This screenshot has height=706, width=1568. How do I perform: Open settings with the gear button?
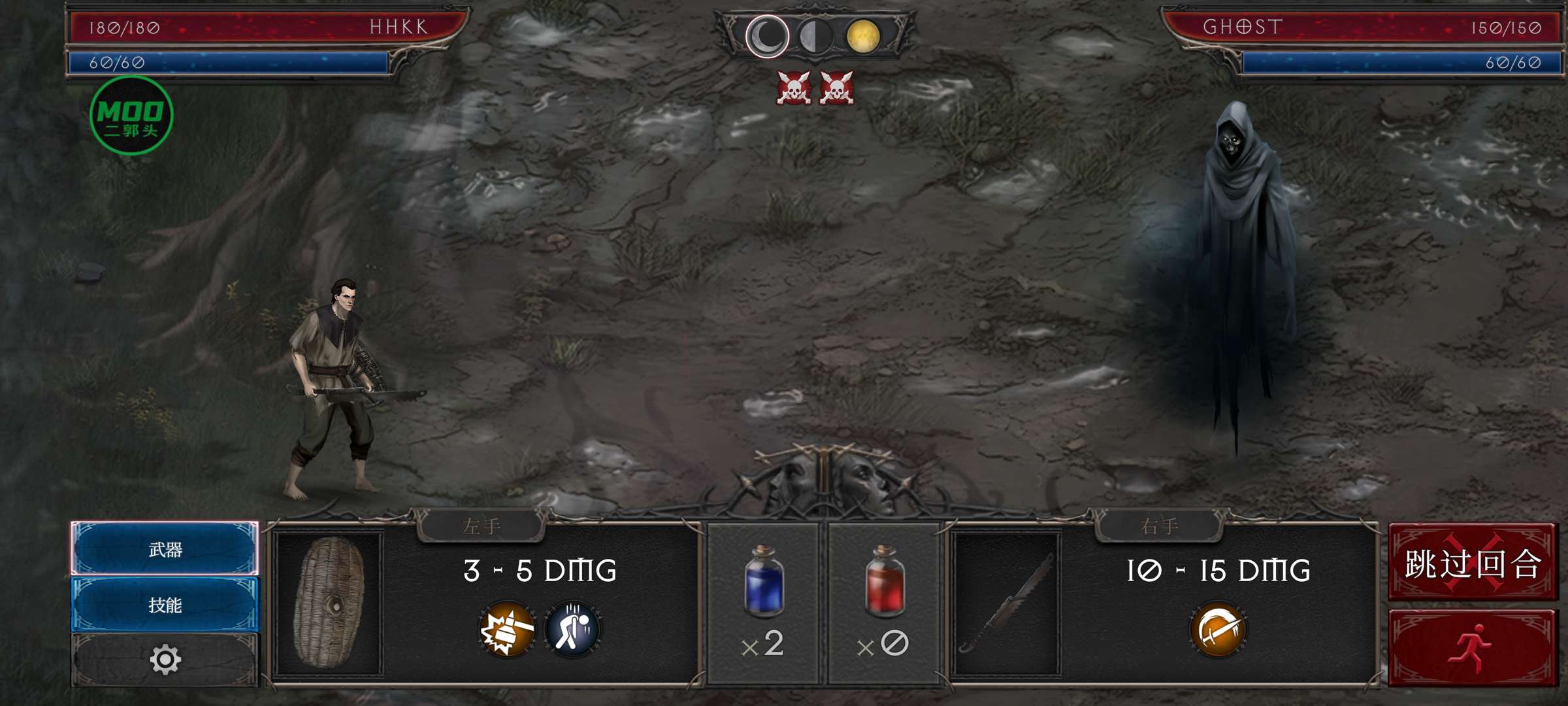165,660
